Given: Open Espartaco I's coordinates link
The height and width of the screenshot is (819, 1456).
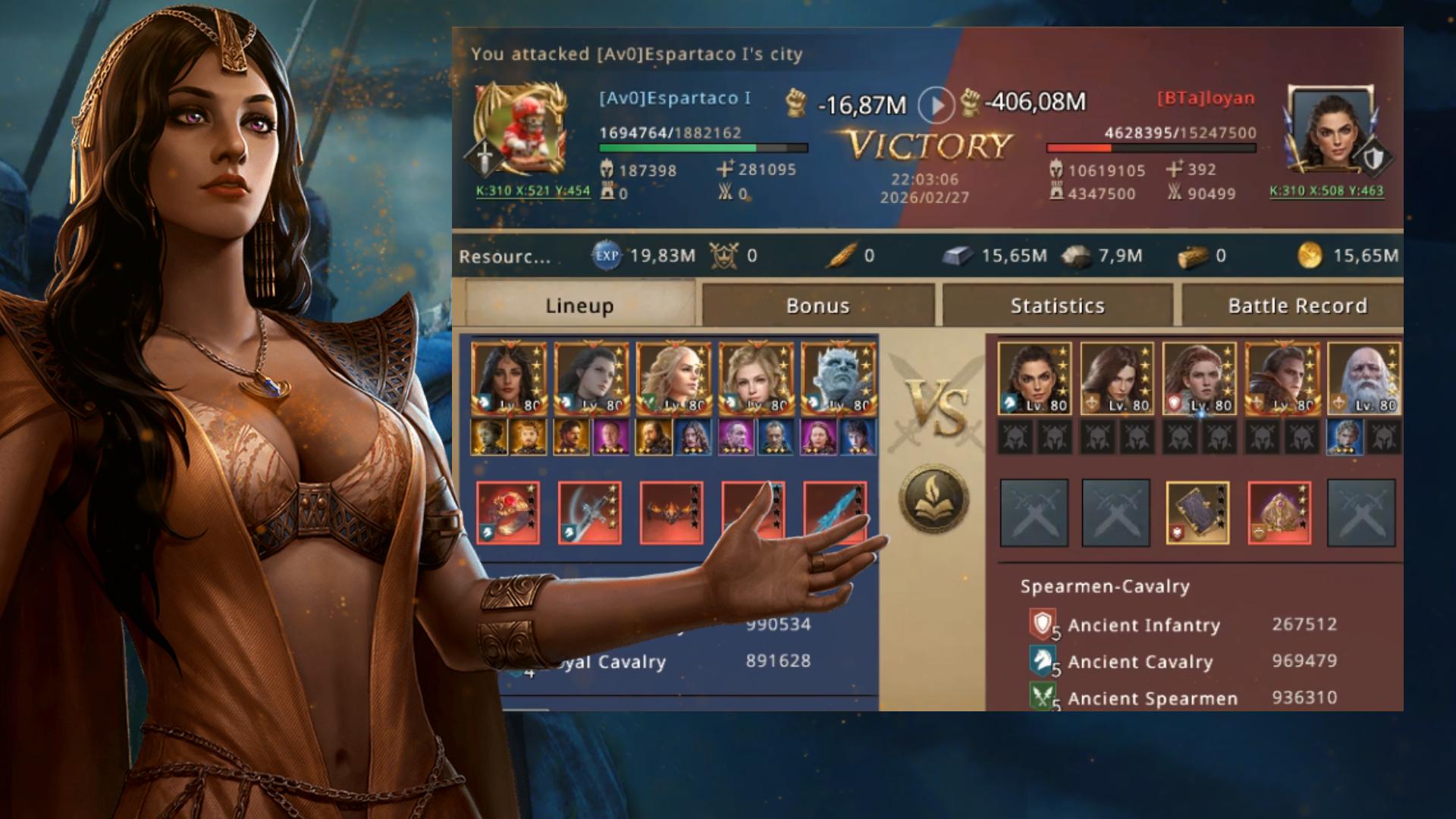Looking at the screenshot, I should tap(532, 190).
